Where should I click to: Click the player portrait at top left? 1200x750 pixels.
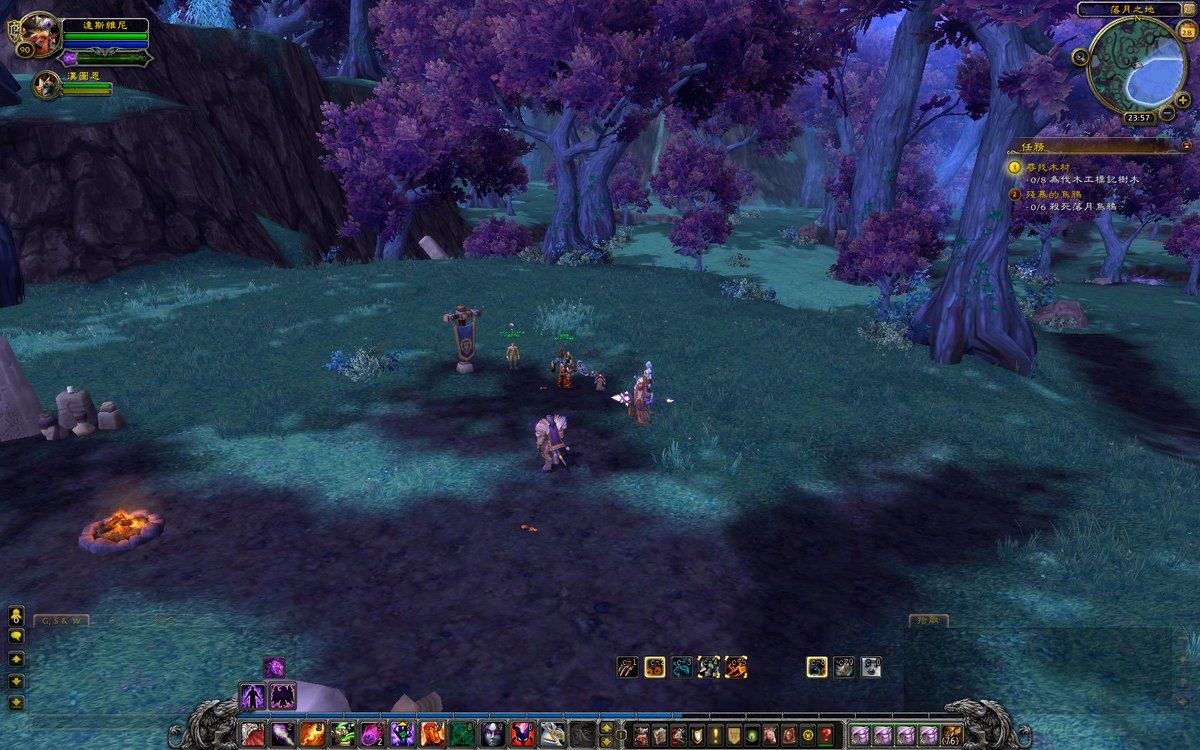coord(38,34)
